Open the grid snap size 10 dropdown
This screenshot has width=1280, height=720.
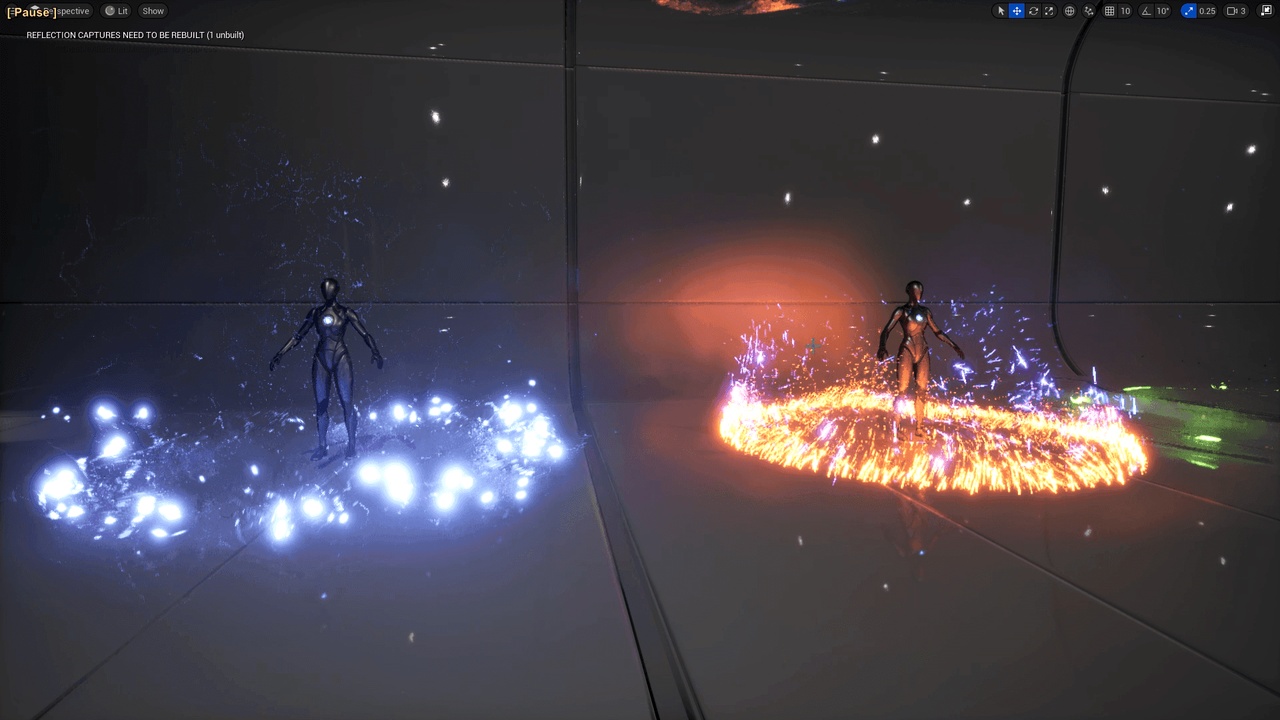[x=1125, y=11]
